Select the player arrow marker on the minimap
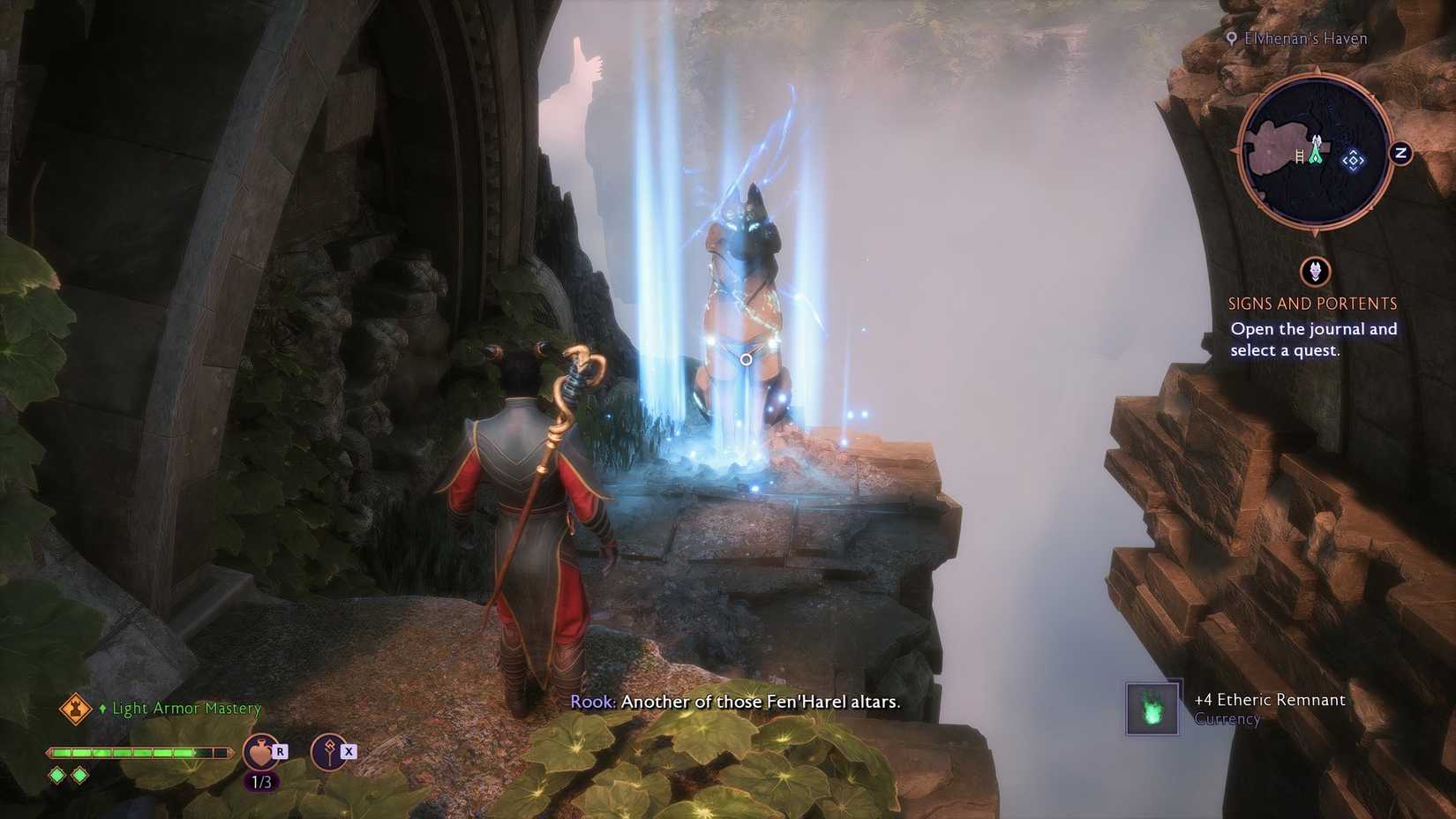 point(1315,152)
